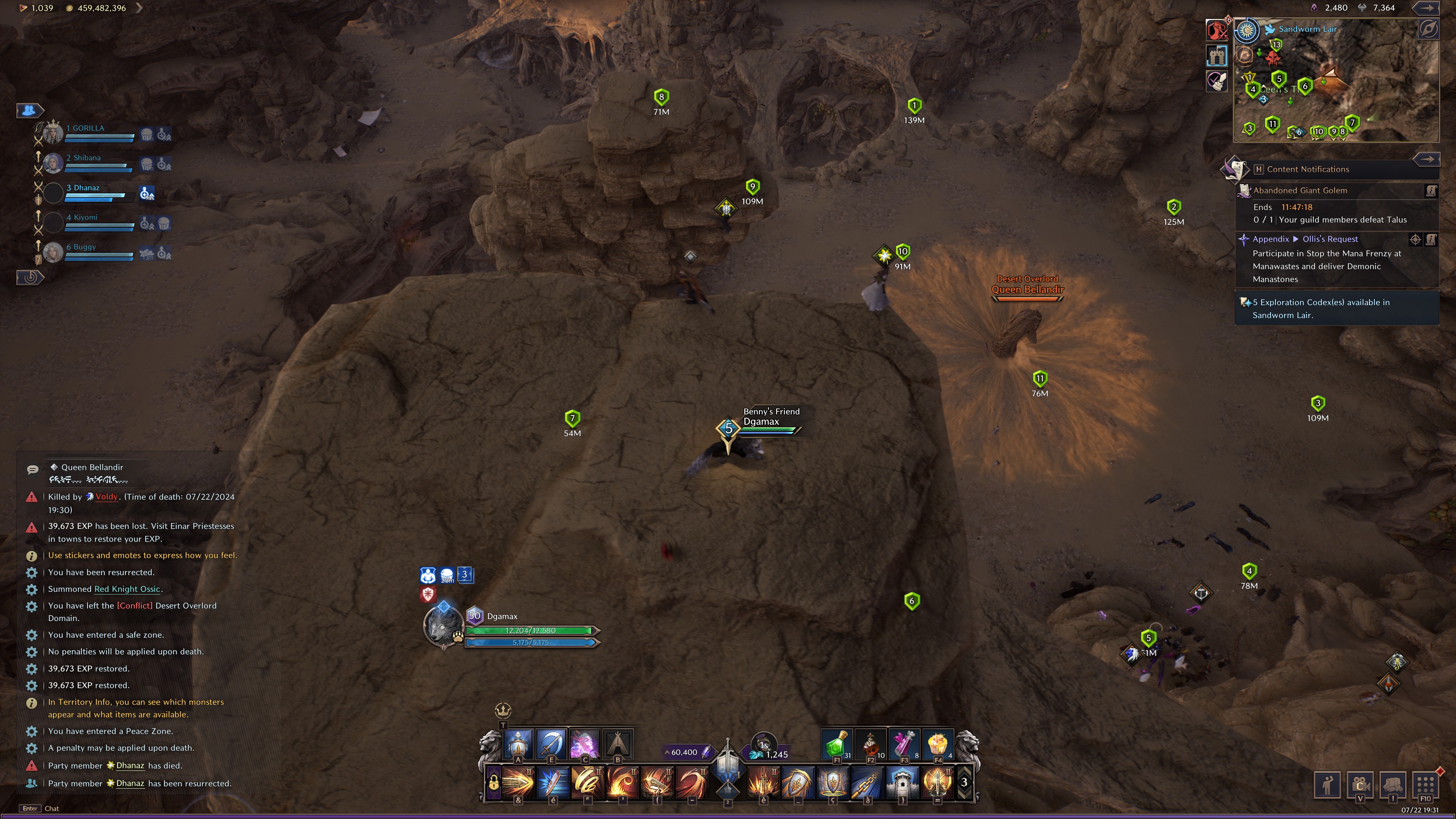The width and height of the screenshot is (1456, 819).
Task: Activate the castle fortress skill
Action: [x=902, y=783]
